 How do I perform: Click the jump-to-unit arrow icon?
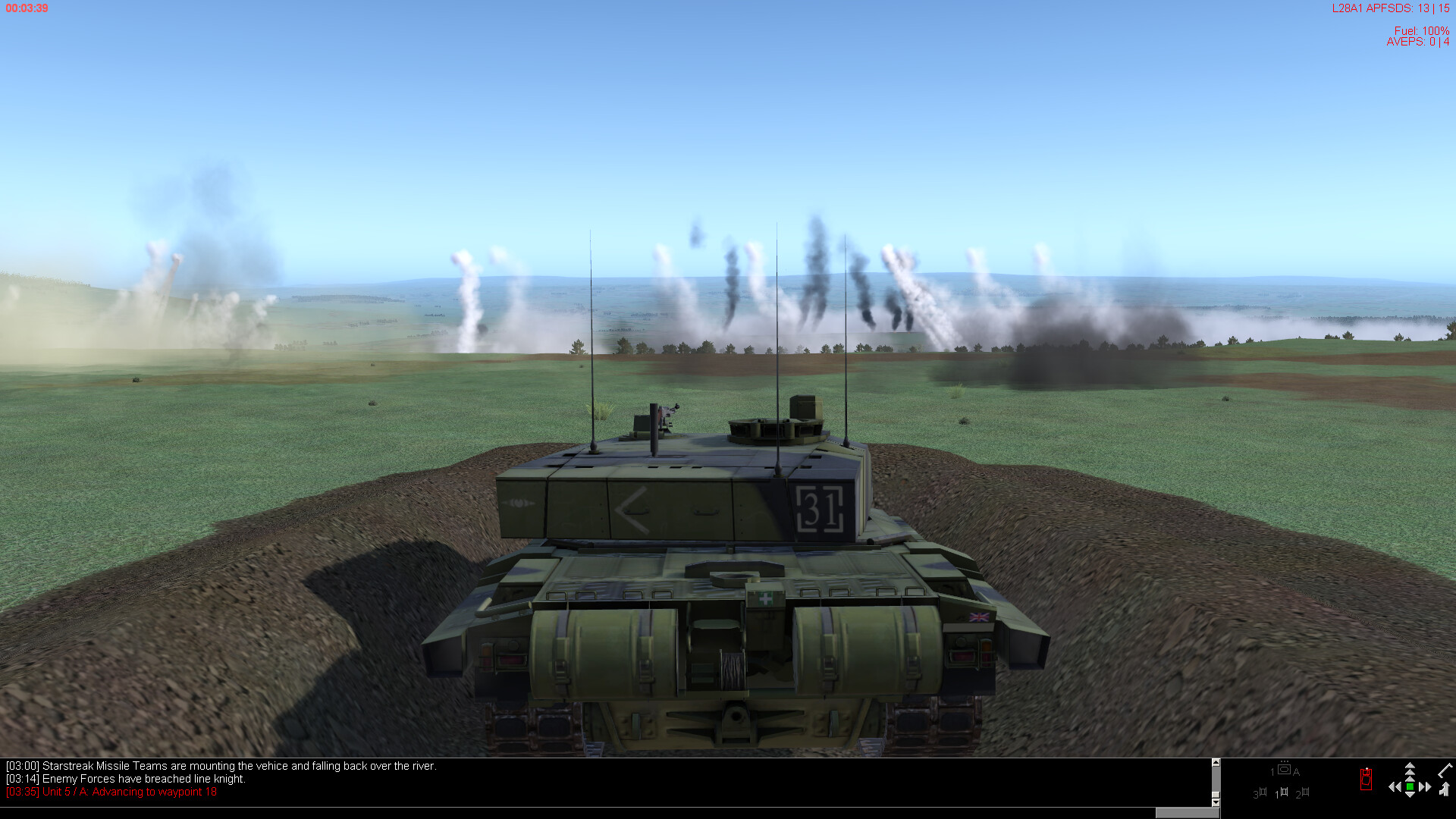tap(1445, 790)
